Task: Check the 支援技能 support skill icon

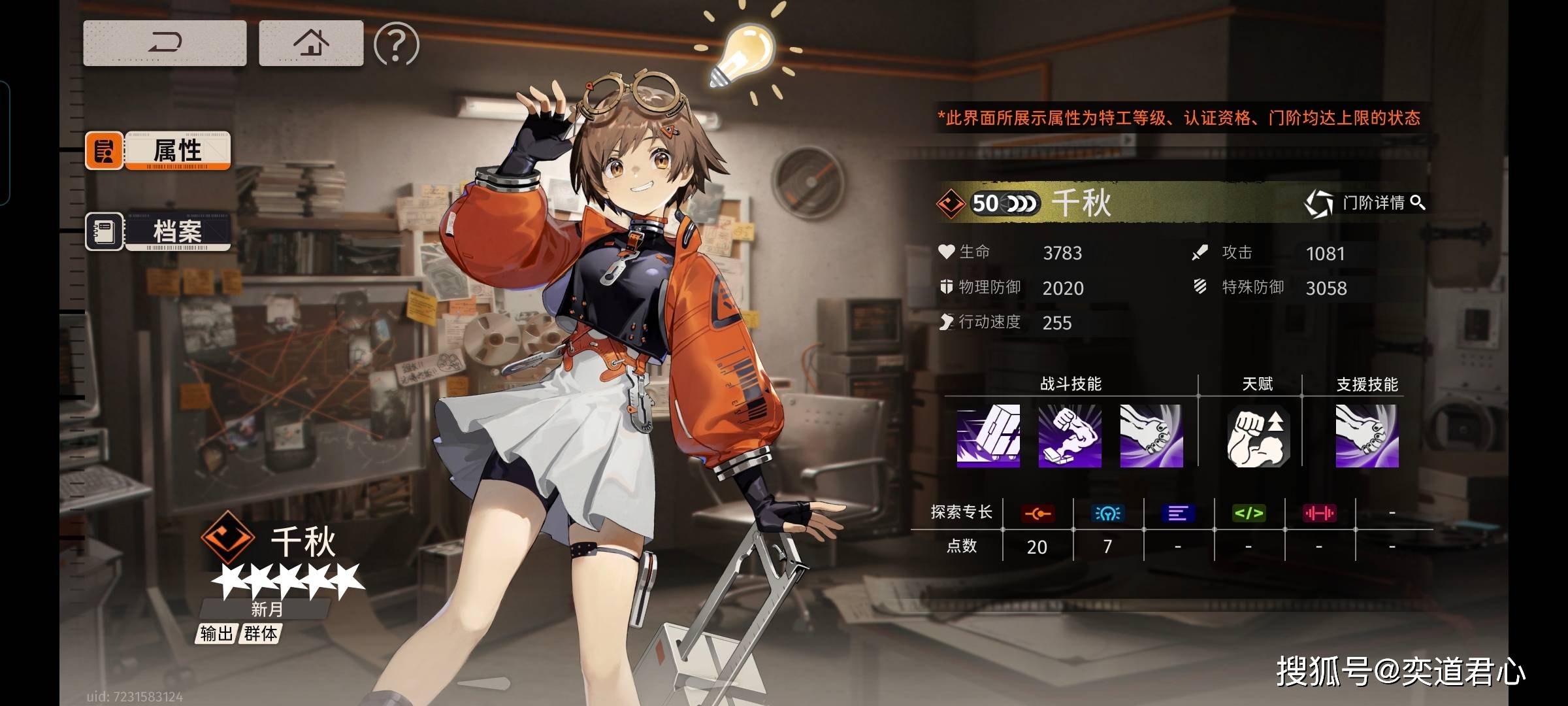Action: 1367,436
